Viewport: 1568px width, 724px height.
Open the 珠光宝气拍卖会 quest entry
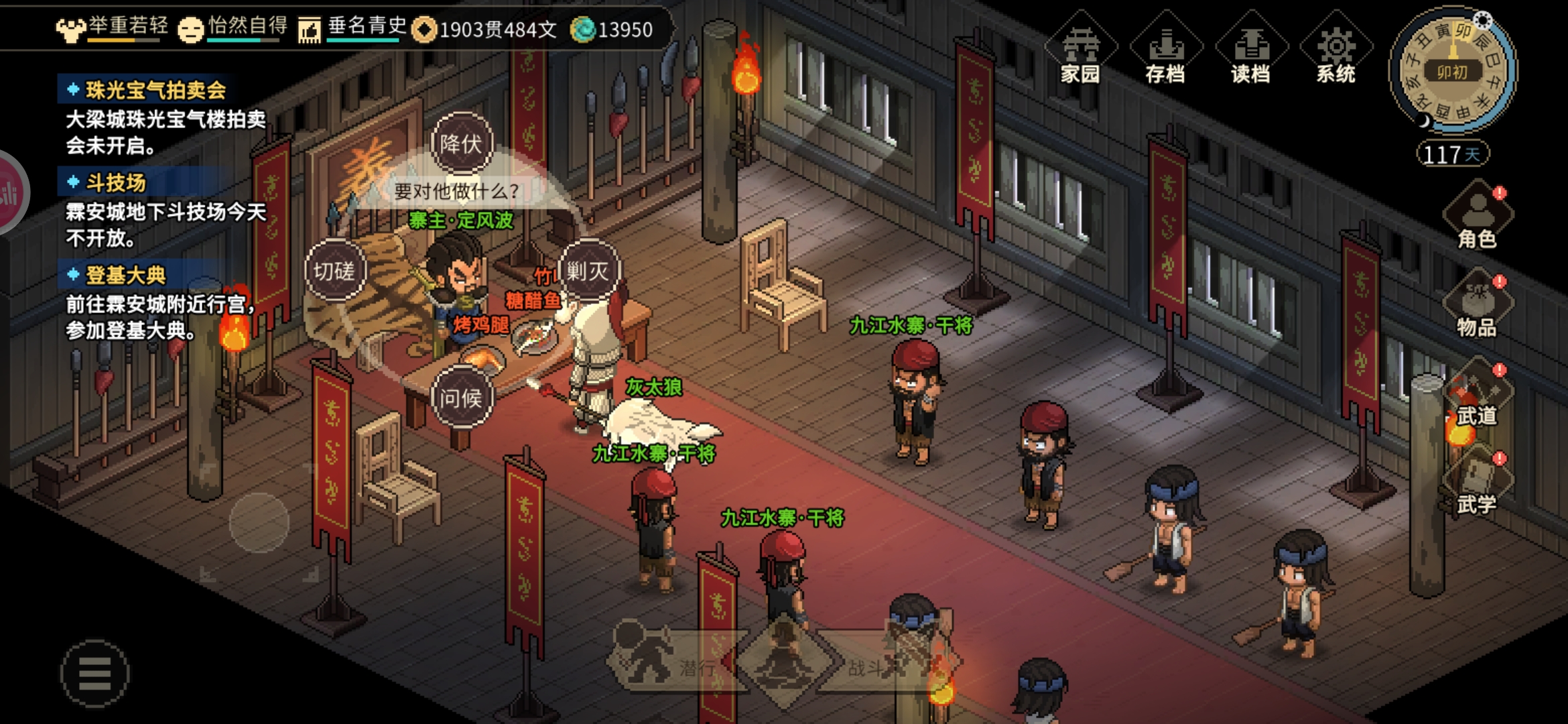(155, 90)
